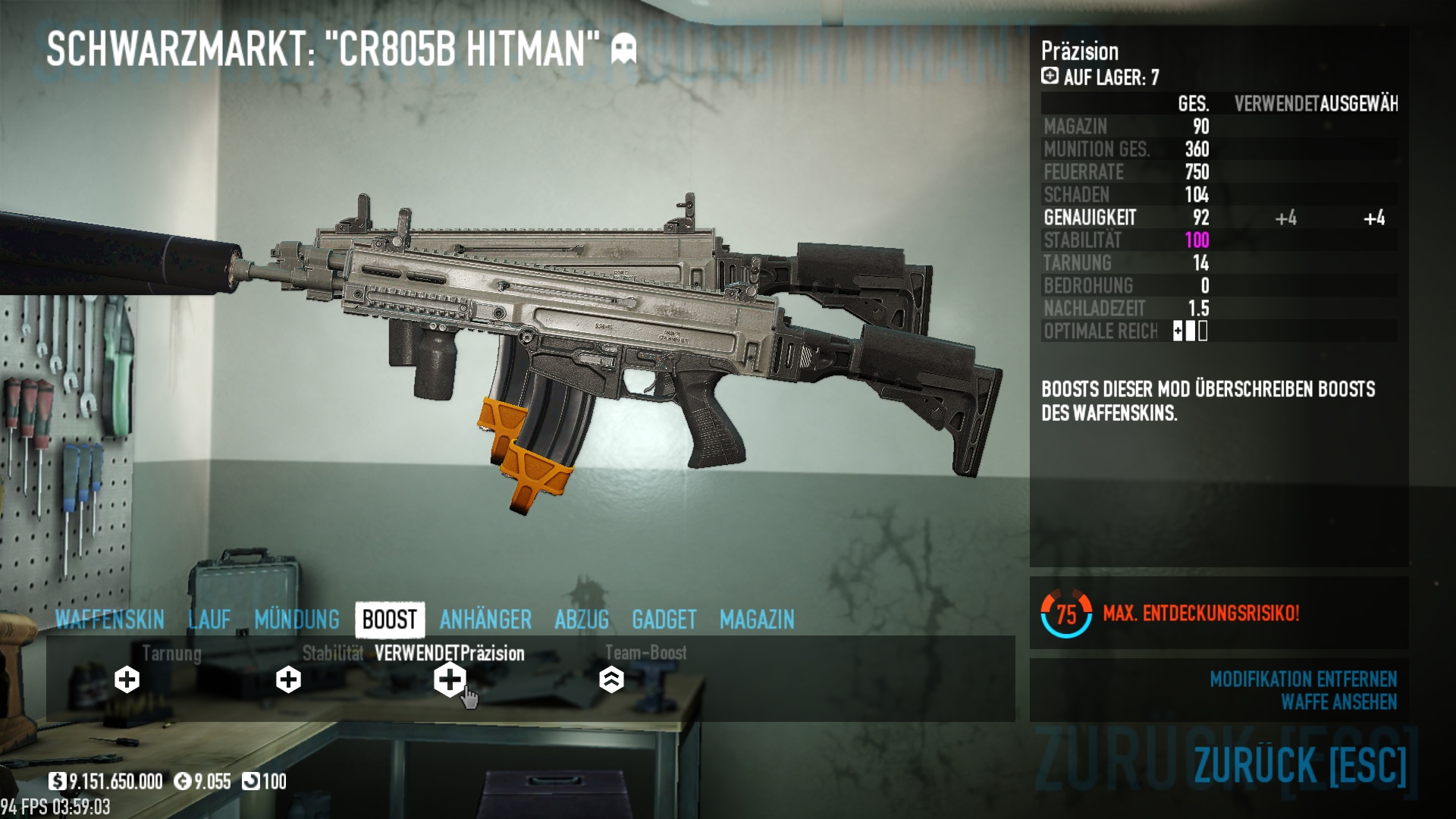The image size is (1456, 819).
Task: Switch to the Abzug tab
Action: click(582, 620)
